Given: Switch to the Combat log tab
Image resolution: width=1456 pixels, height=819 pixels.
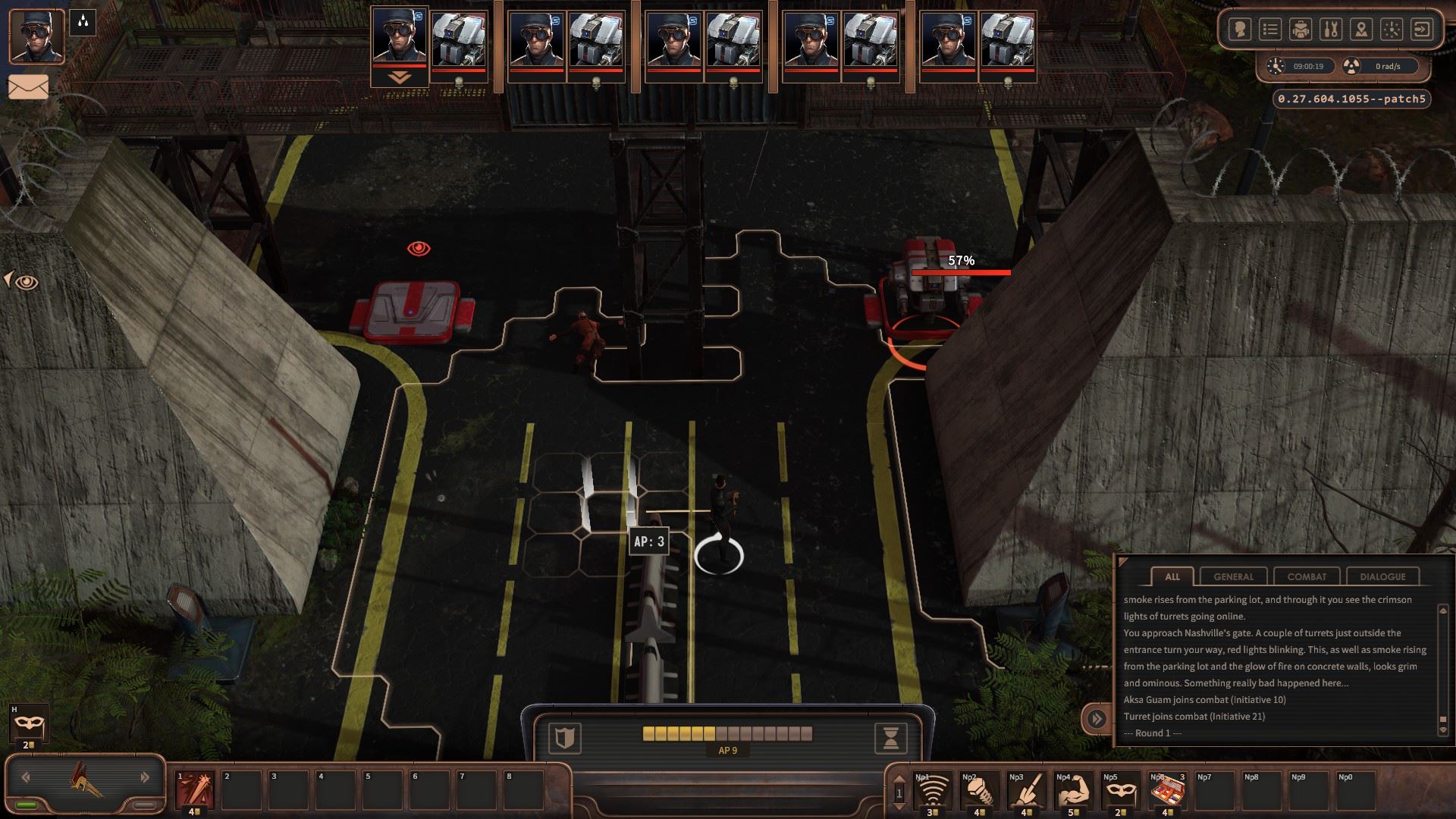Looking at the screenshot, I should tap(1307, 576).
